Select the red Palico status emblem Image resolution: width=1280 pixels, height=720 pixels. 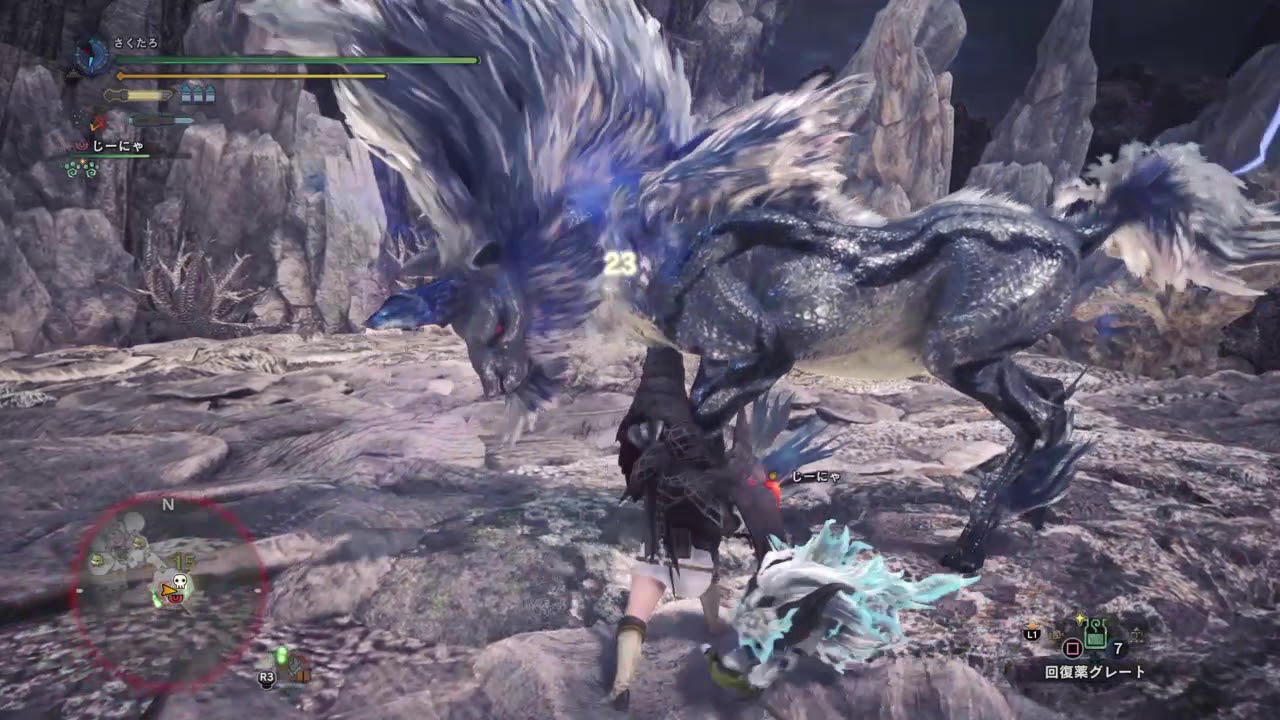(81, 144)
